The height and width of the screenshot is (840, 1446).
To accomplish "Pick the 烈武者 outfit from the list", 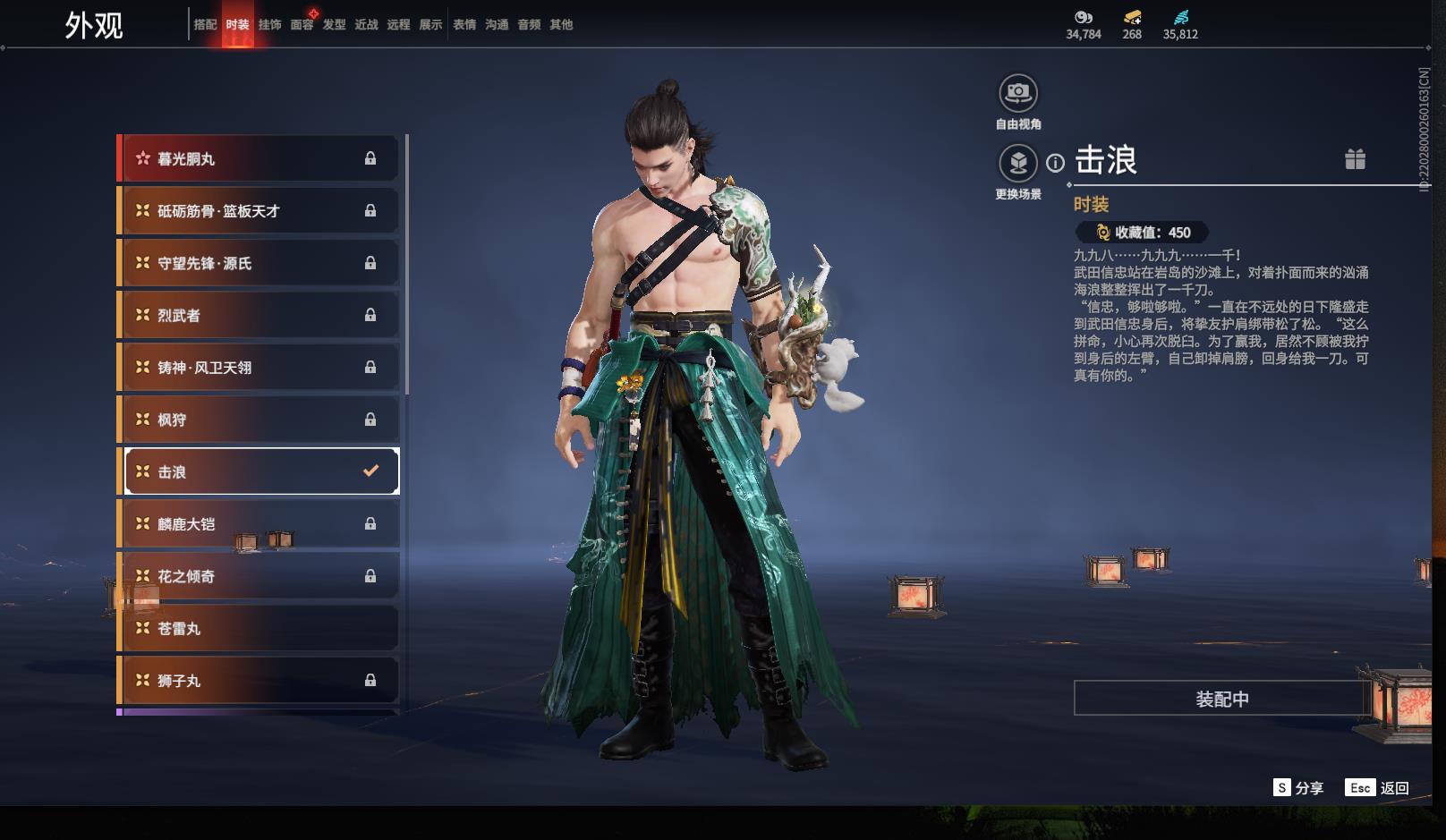I will (x=259, y=316).
